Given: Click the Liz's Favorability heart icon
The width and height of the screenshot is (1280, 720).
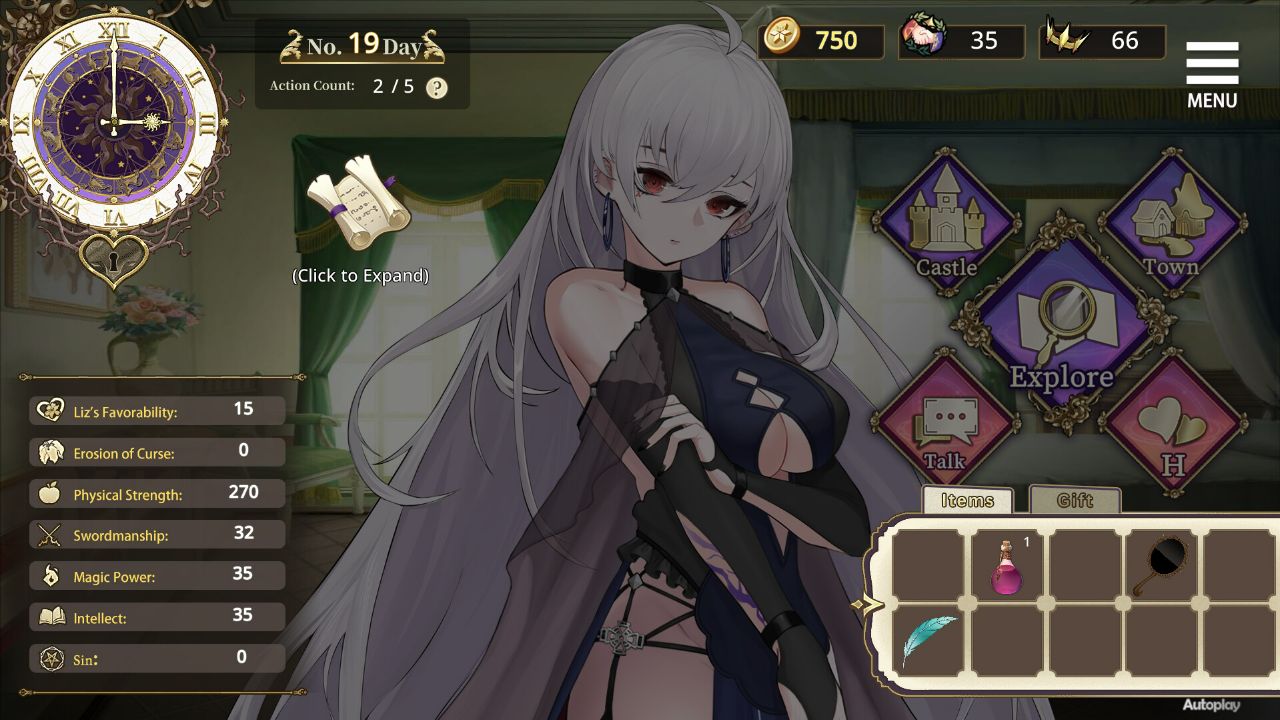Looking at the screenshot, I should [47, 410].
